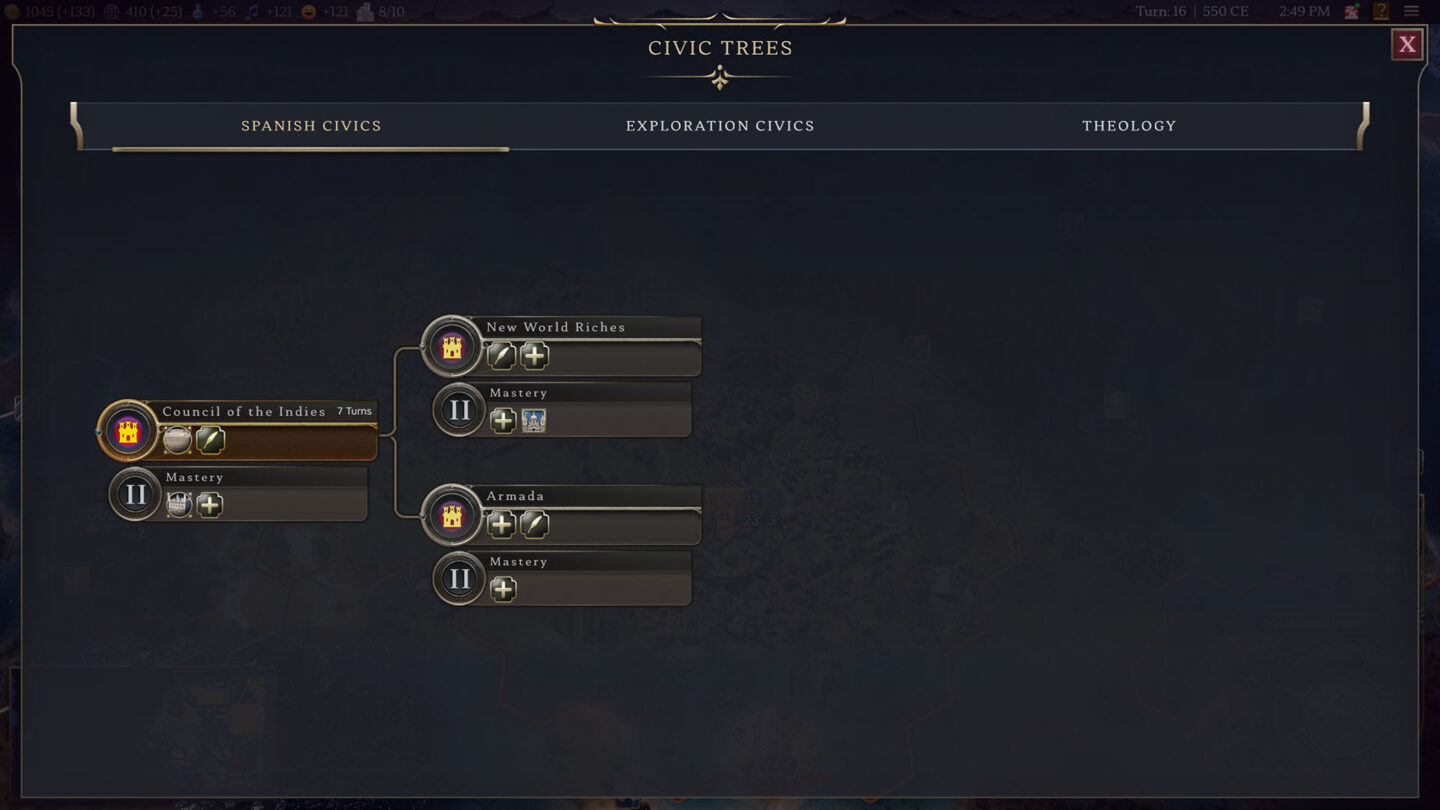This screenshot has height=810, width=1440.
Task: Select the Spanish Civics tab
Action: click(x=311, y=126)
